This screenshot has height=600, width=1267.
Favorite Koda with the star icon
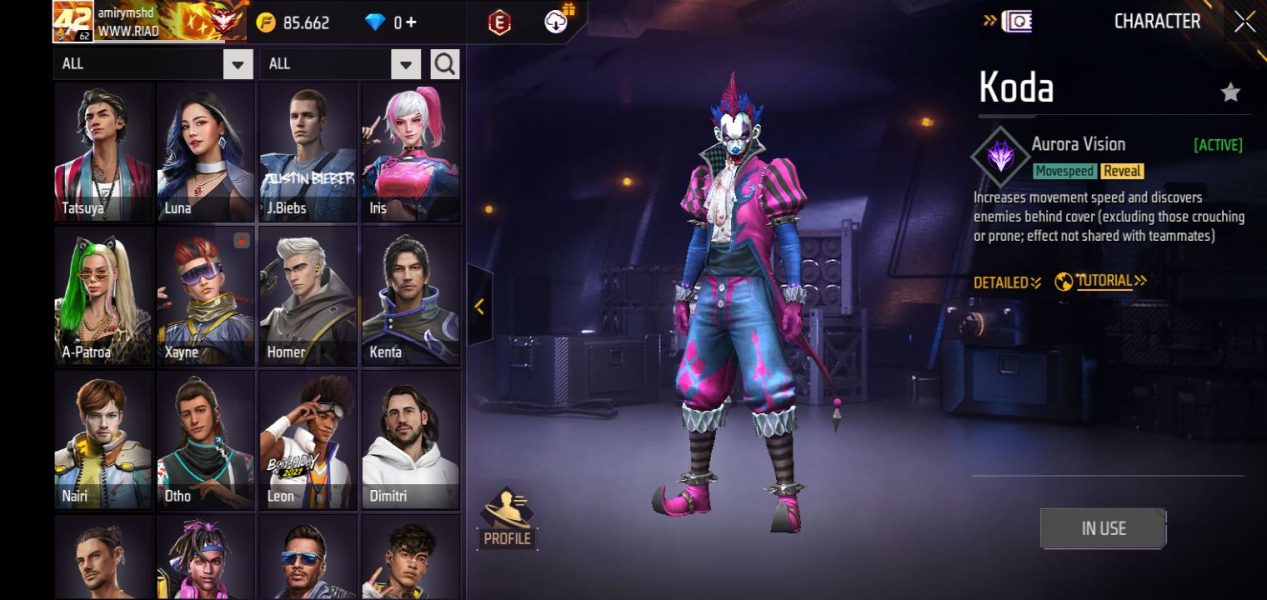pyautogui.click(x=1230, y=93)
